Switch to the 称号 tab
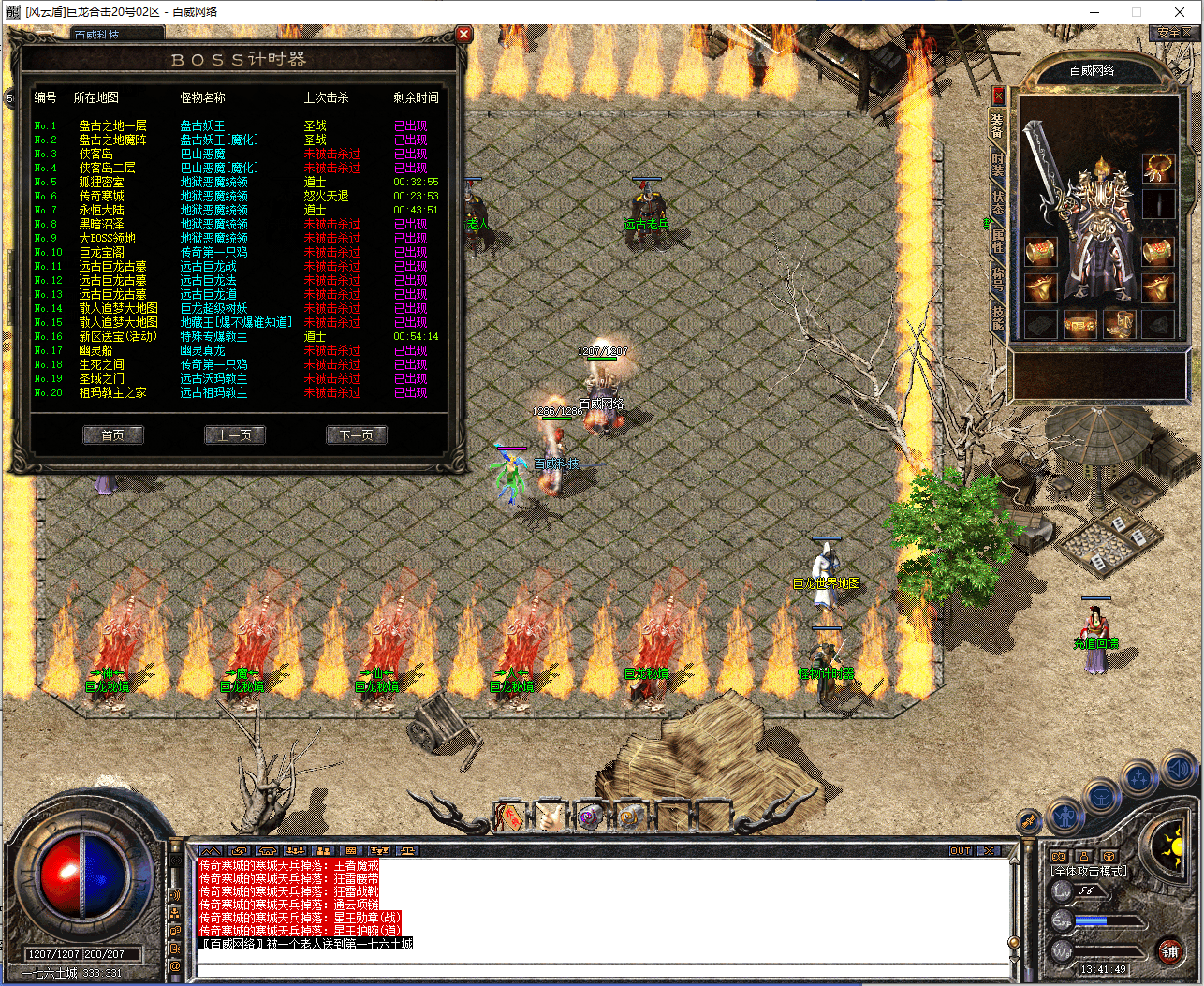This screenshot has width=1204, height=986. pyautogui.click(x=998, y=279)
